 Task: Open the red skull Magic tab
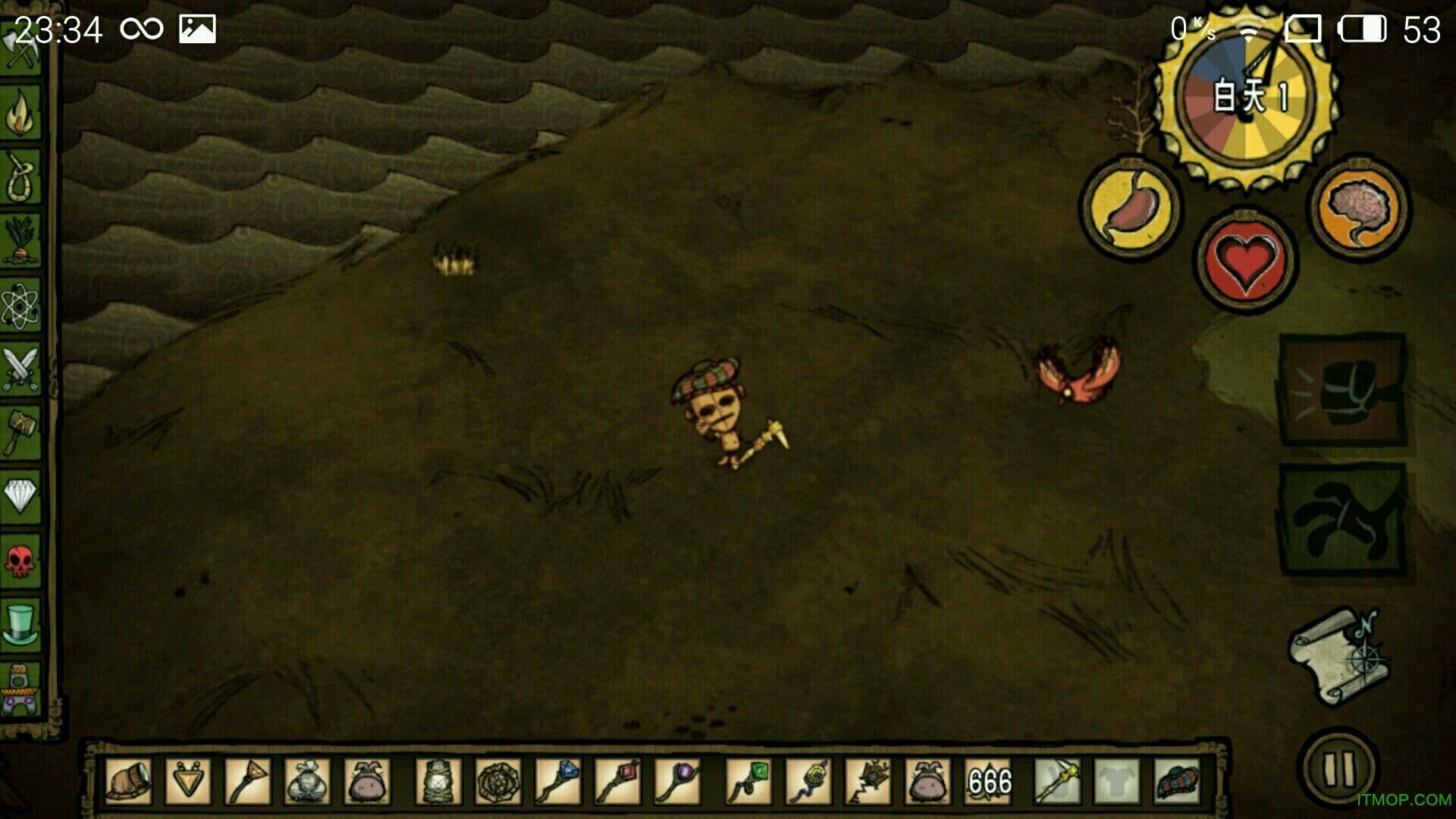[x=20, y=560]
